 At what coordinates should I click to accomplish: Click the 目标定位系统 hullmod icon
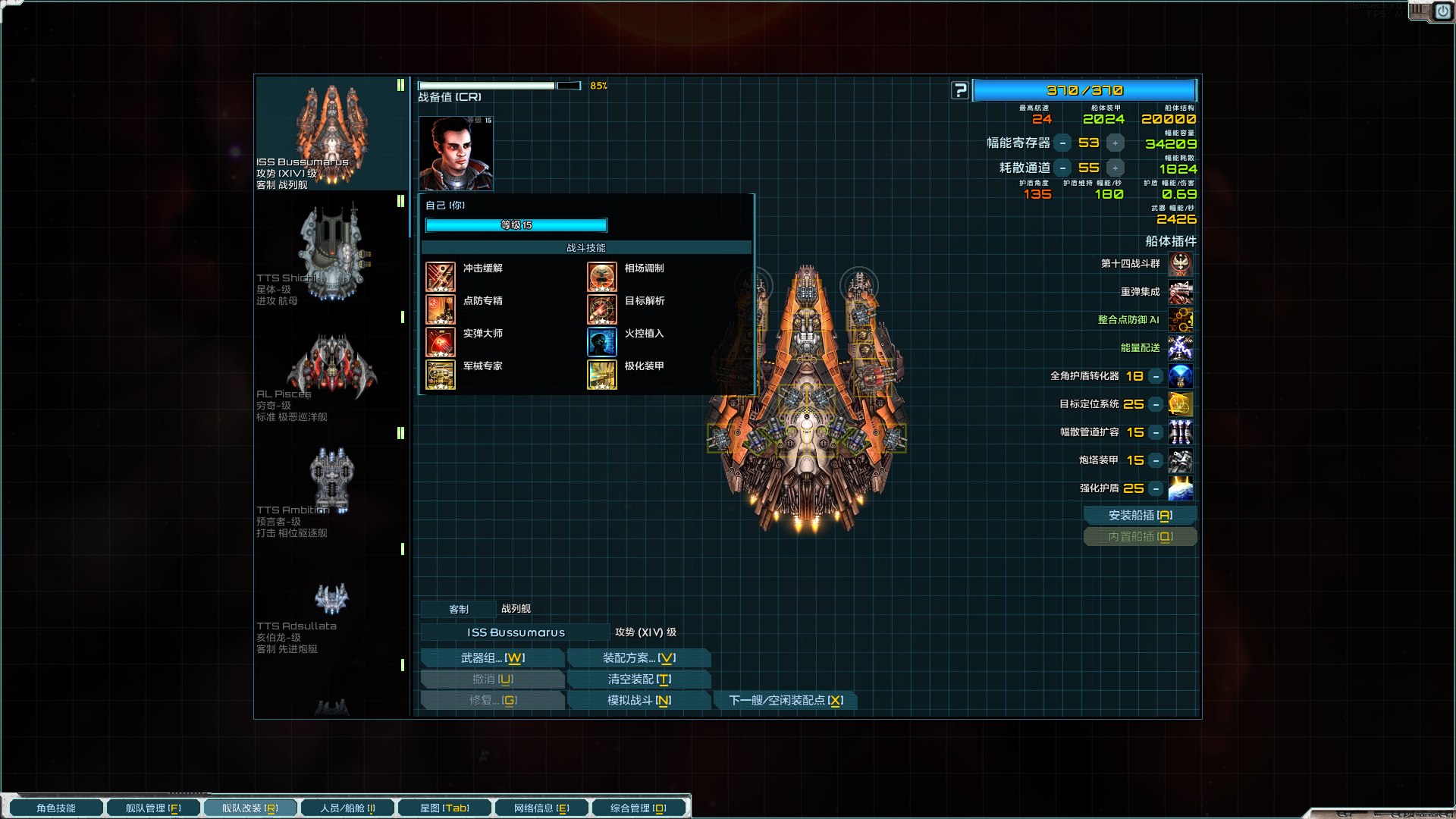(x=1180, y=405)
